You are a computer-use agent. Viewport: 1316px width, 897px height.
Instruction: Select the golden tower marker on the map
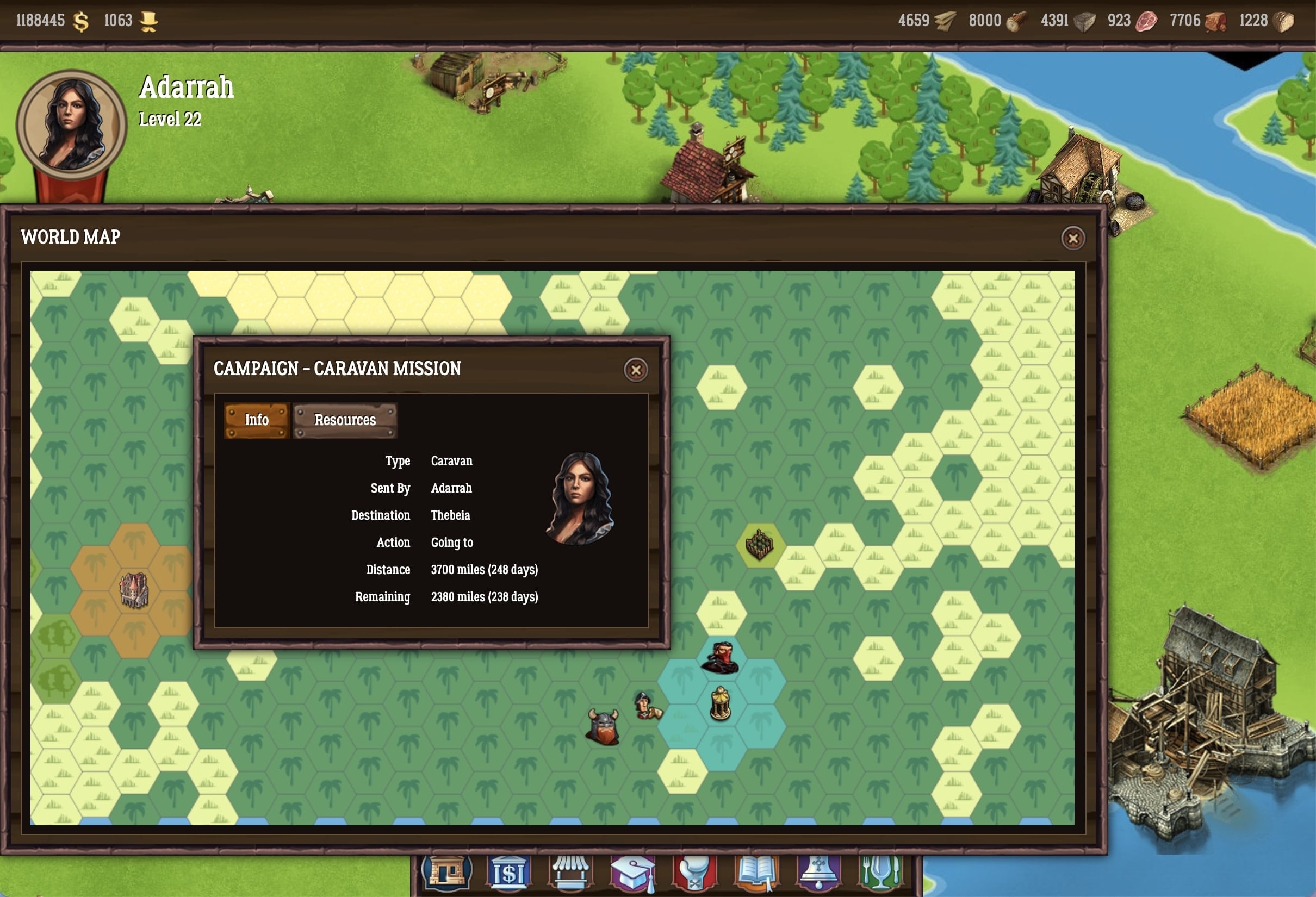(720, 703)
